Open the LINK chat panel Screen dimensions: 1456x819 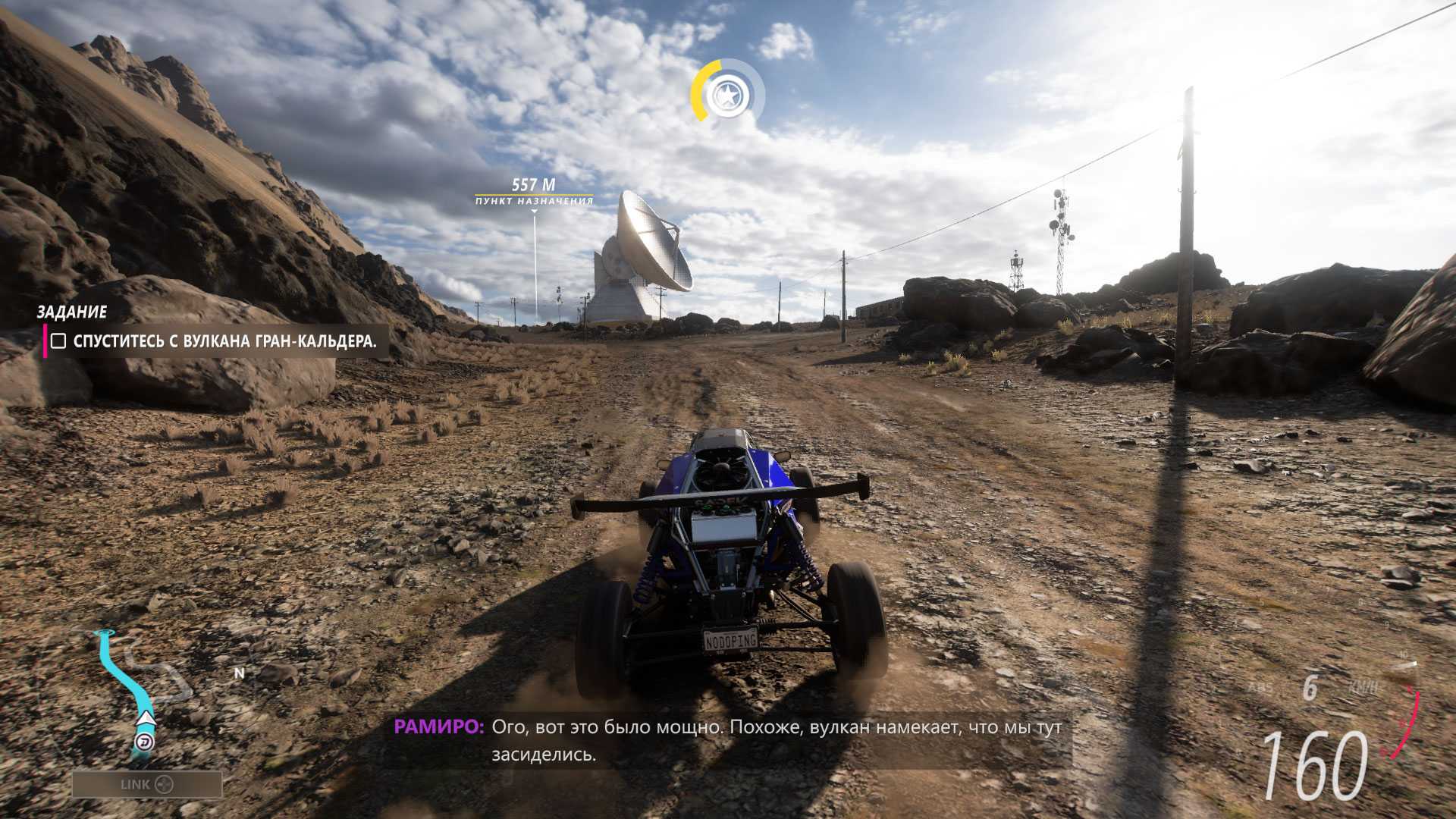point(147,784)
